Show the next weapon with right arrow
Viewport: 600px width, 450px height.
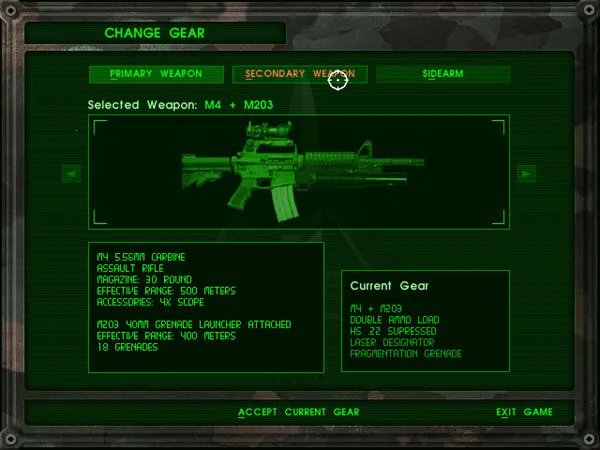point(527,173)
